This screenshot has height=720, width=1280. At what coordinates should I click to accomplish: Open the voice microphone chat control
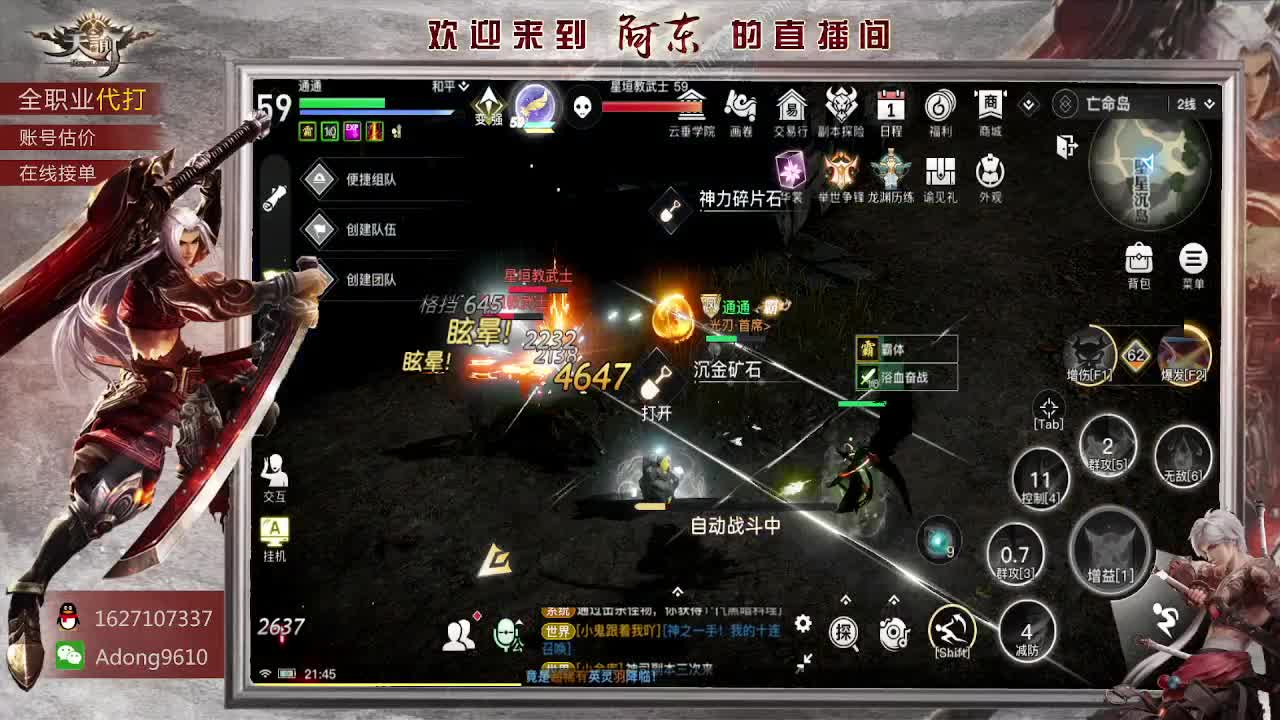click(505, 632)
